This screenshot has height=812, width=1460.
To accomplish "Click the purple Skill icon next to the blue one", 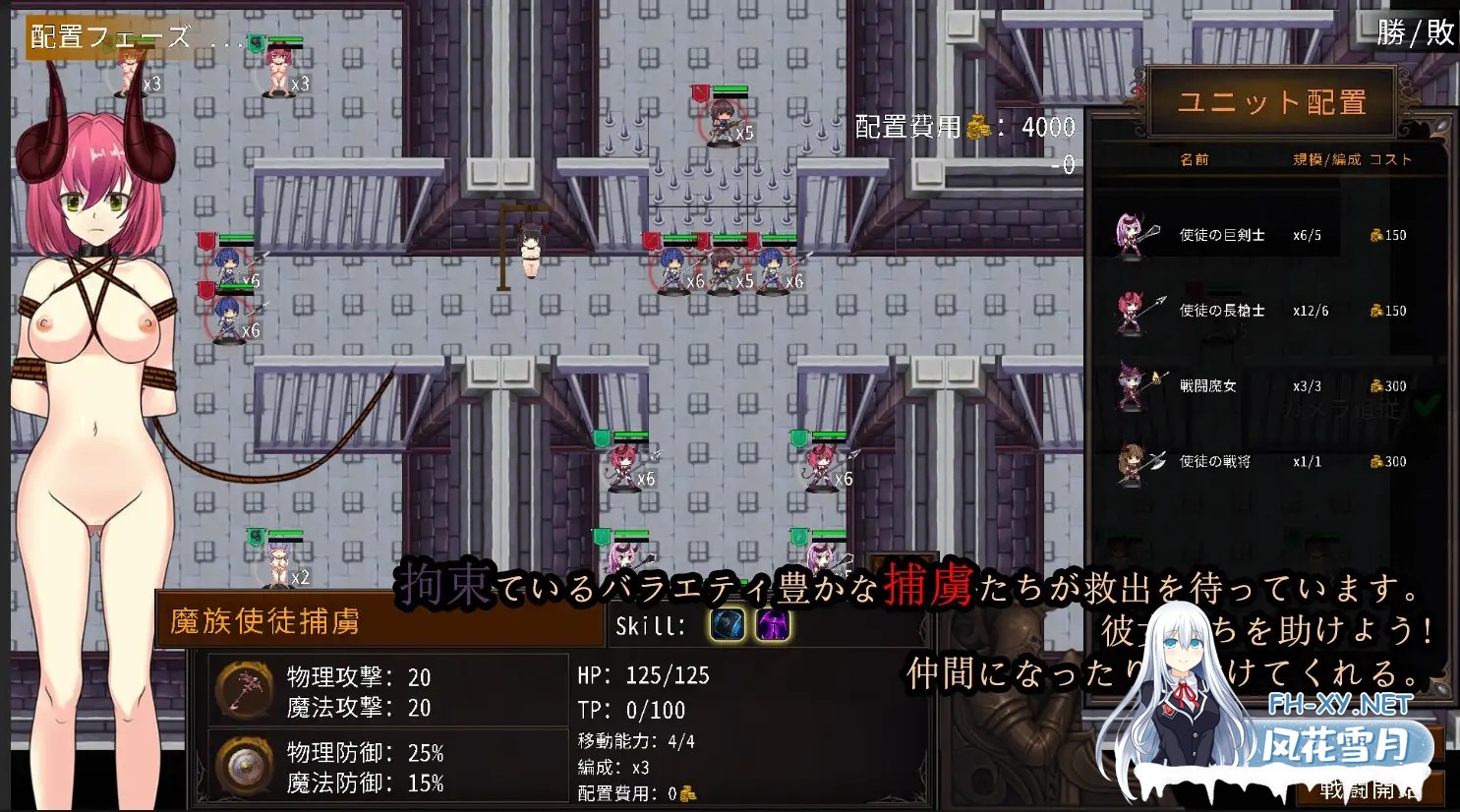I will click(x=772, y=625).
